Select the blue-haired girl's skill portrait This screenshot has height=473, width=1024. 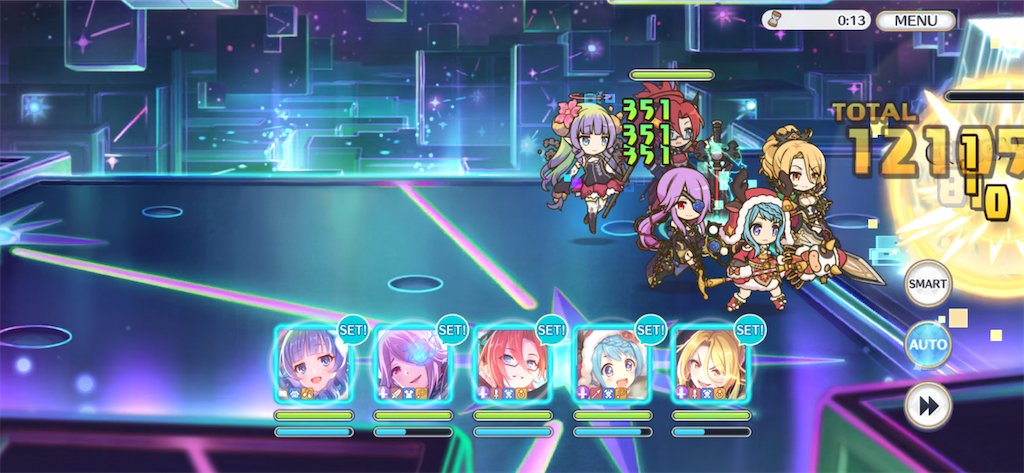tap(312, 364)
